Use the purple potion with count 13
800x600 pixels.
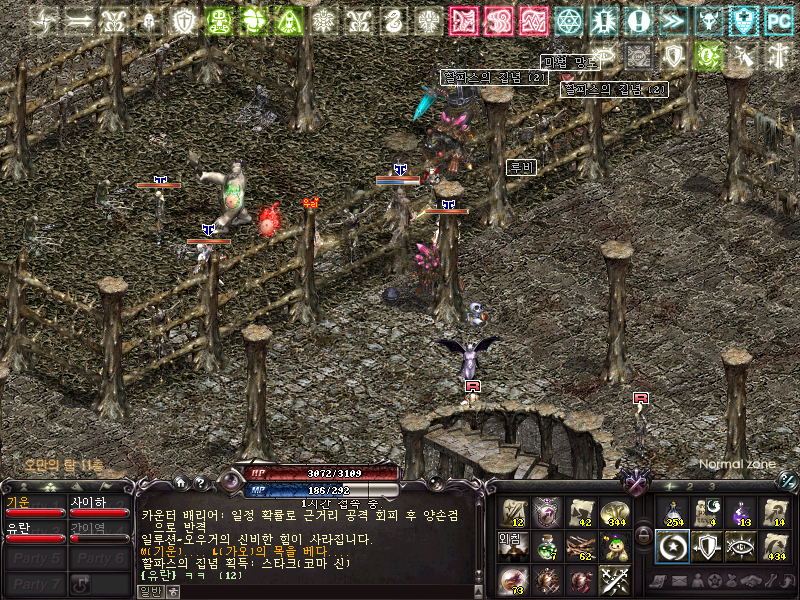tap(740, 513)
